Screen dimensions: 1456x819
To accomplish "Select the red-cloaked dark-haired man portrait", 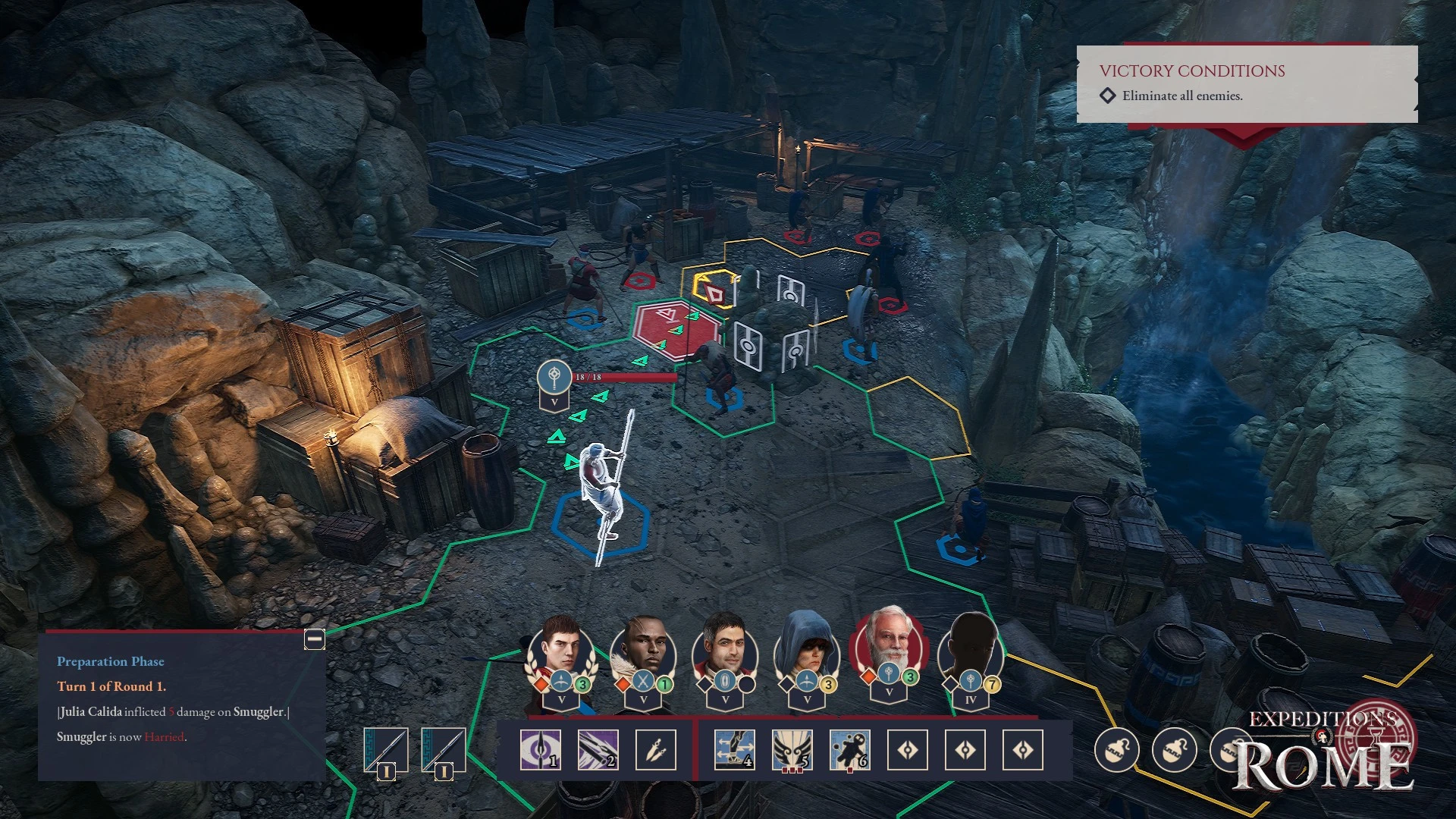I will (x=725, y=651).
